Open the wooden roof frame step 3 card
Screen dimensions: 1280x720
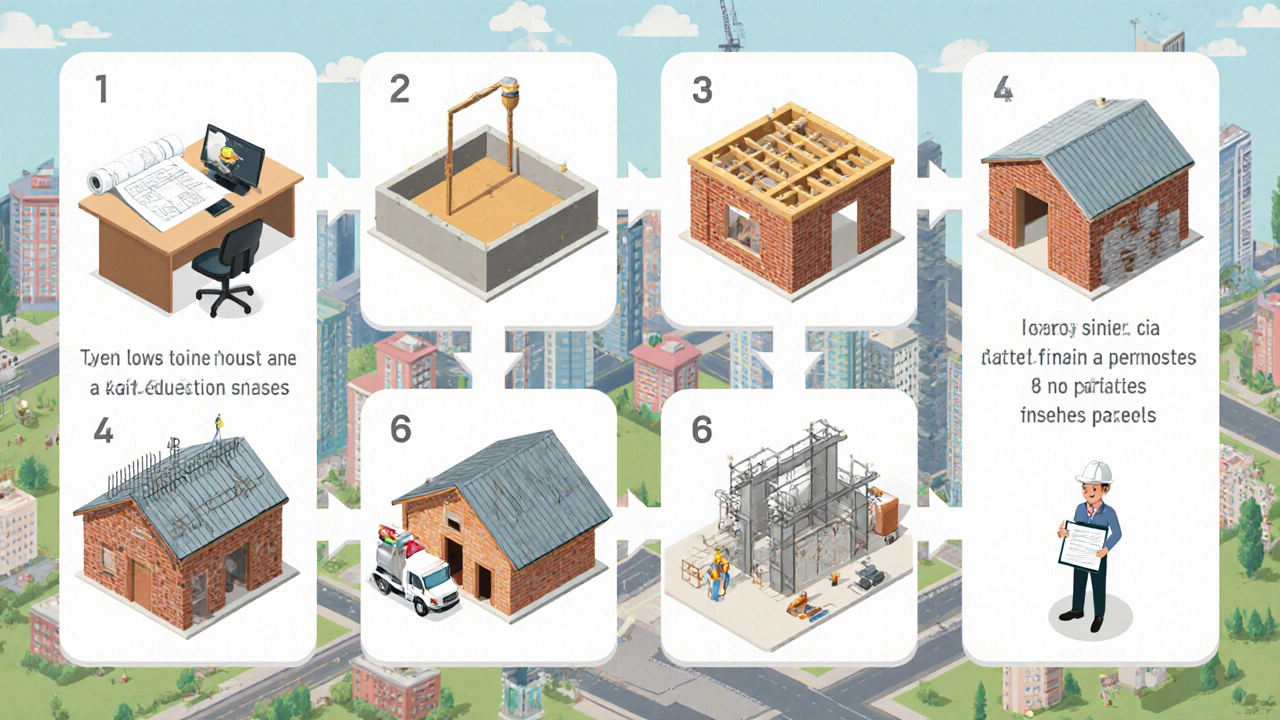(789, 190)
